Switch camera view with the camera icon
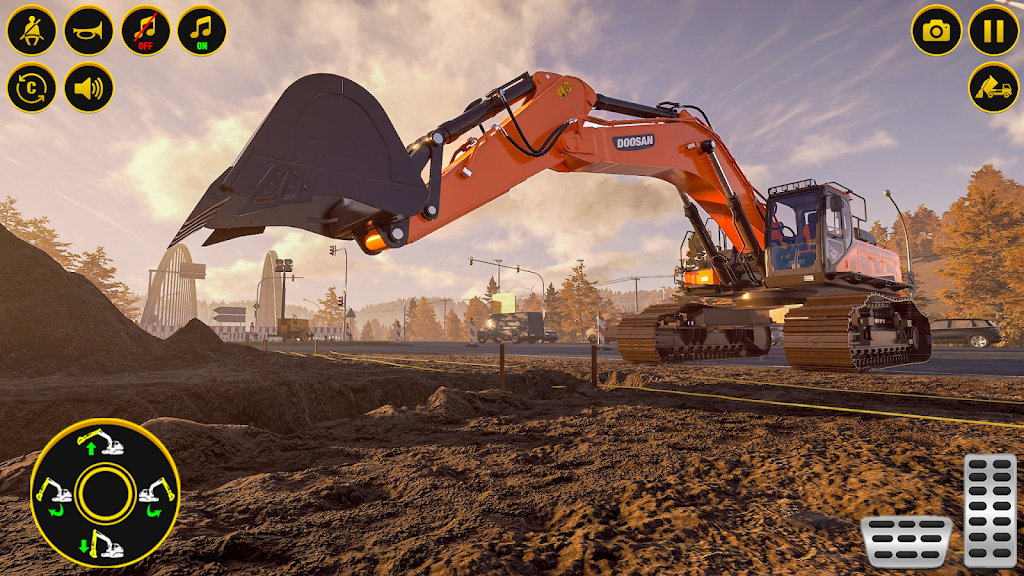 pos(936,30)
